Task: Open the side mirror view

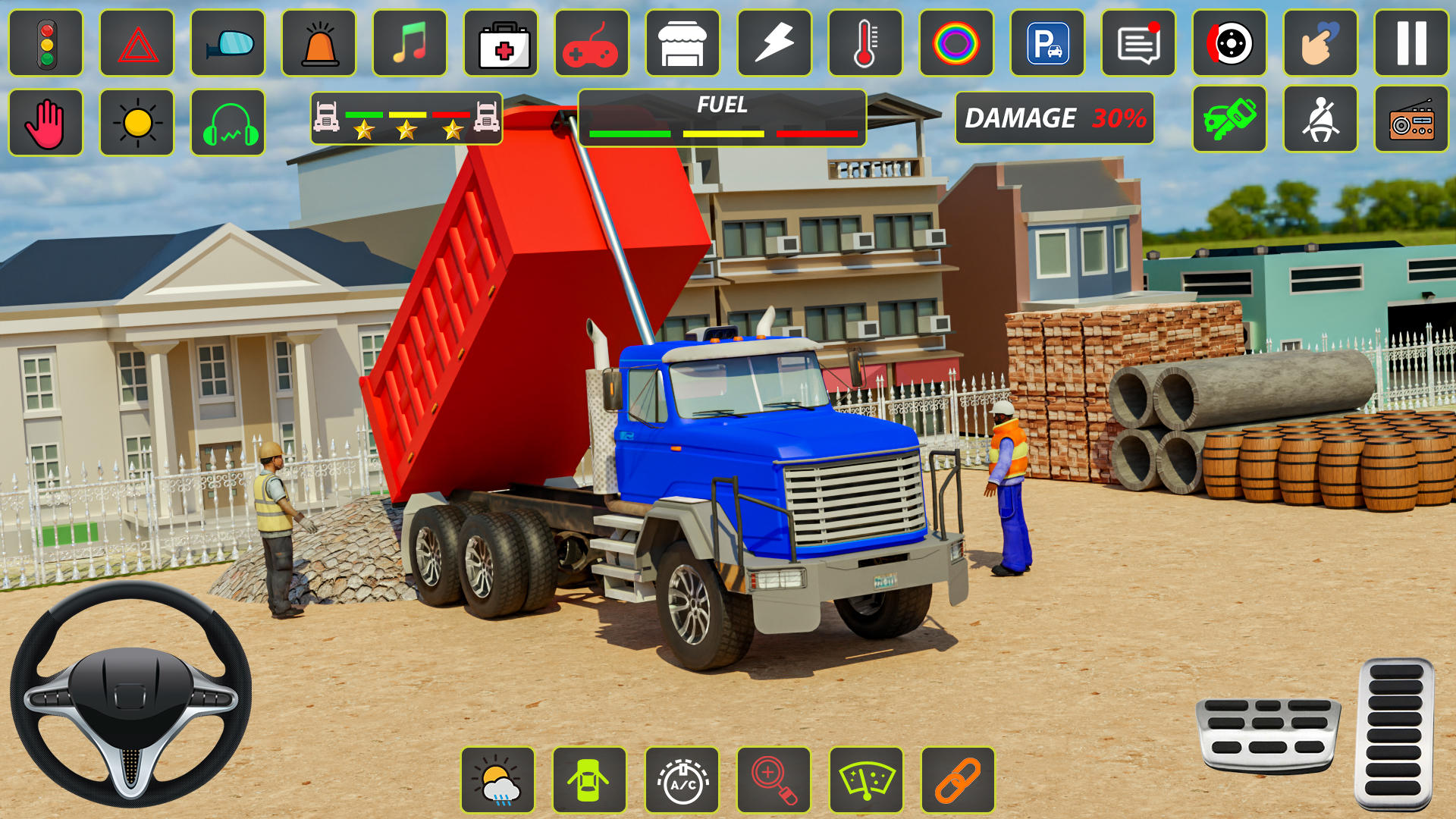Action: tap(228, 43)
